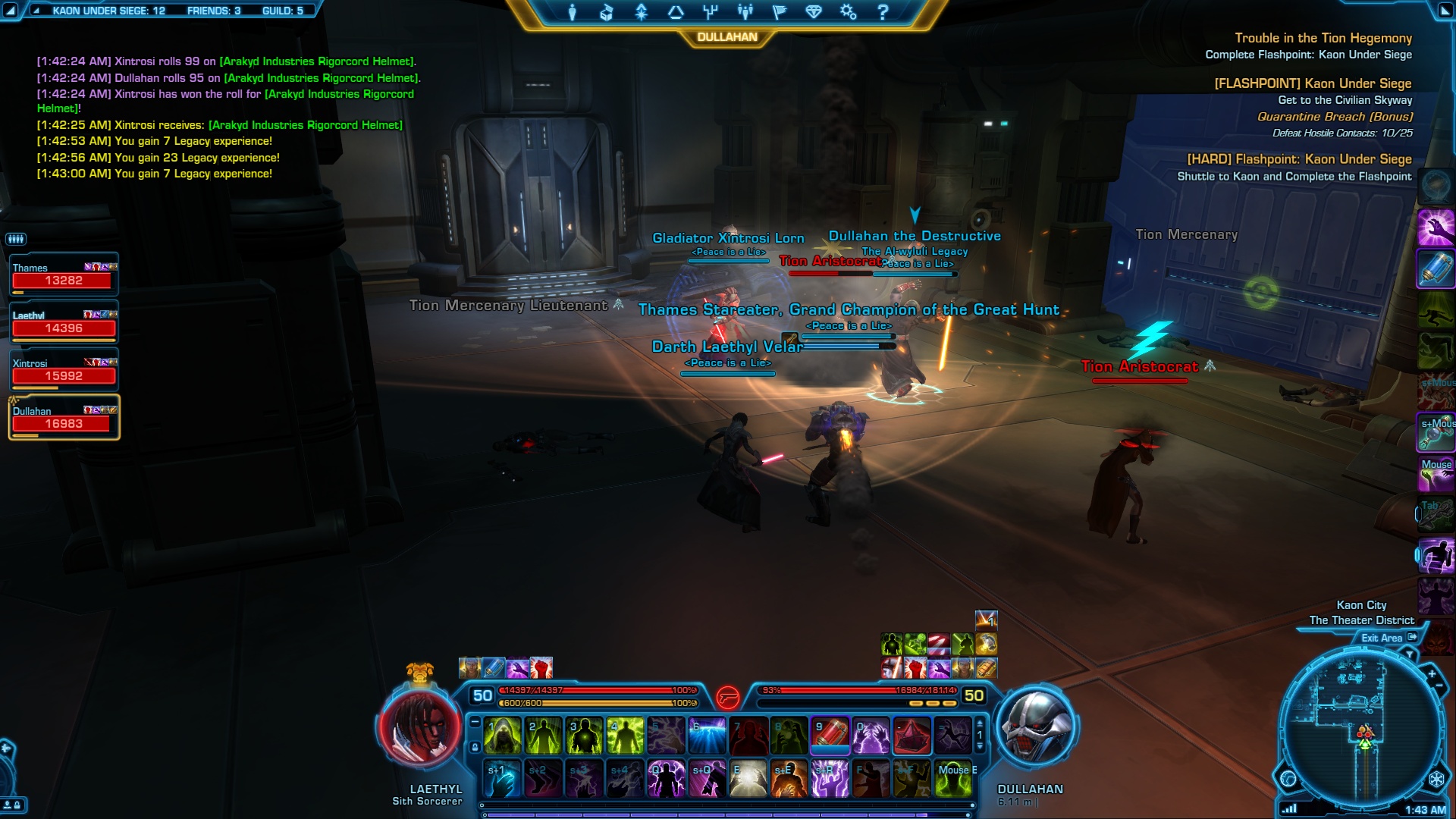1456x819 pixels.
Task: Click the question mark help icon
Action: point(883,12)
